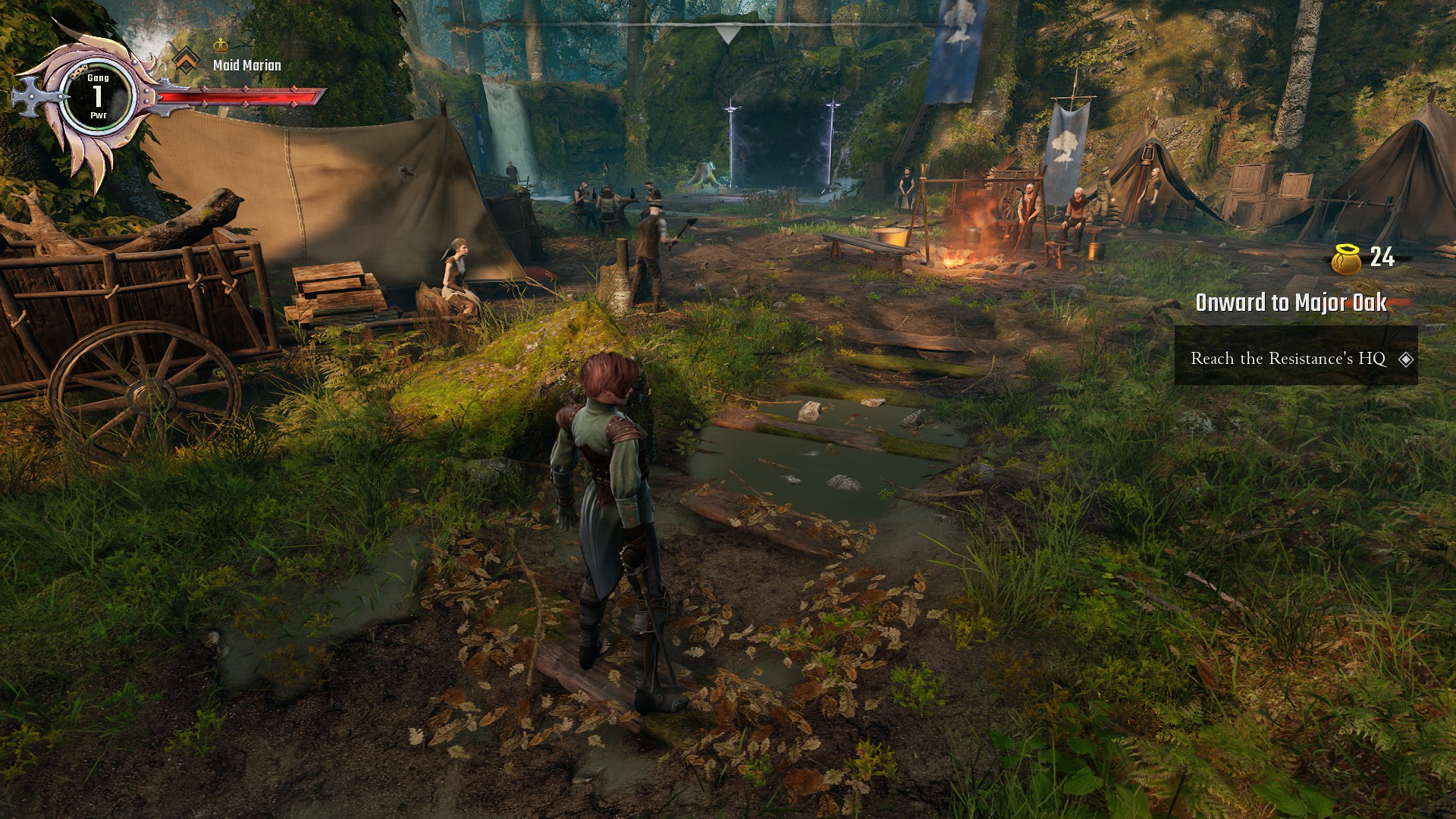Viewport: 1456px width, 819px height.
Task: Click the compass waypoint marker
Action: tap(726, 34)
